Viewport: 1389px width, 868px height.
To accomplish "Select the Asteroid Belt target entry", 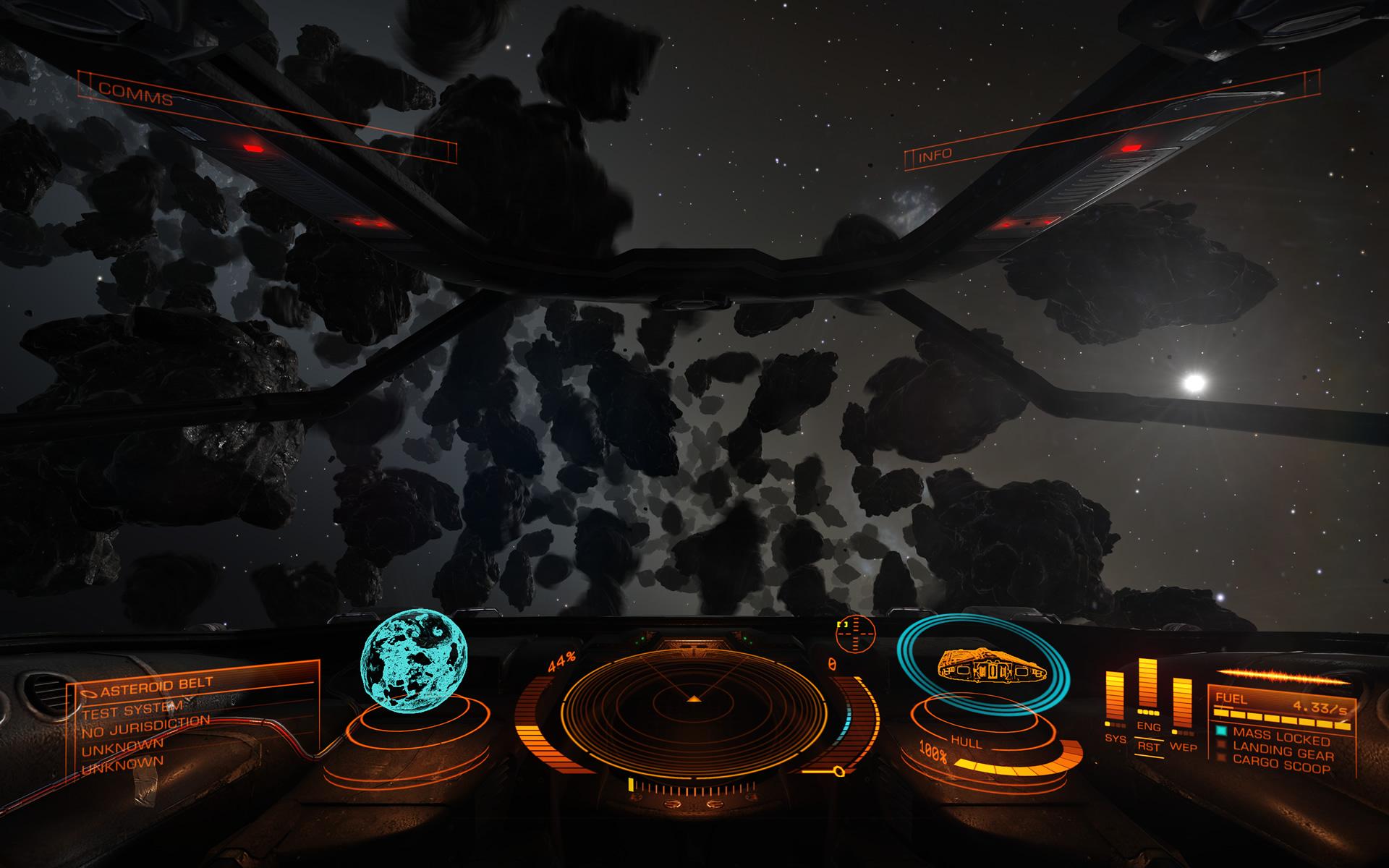I will [156, 685].
